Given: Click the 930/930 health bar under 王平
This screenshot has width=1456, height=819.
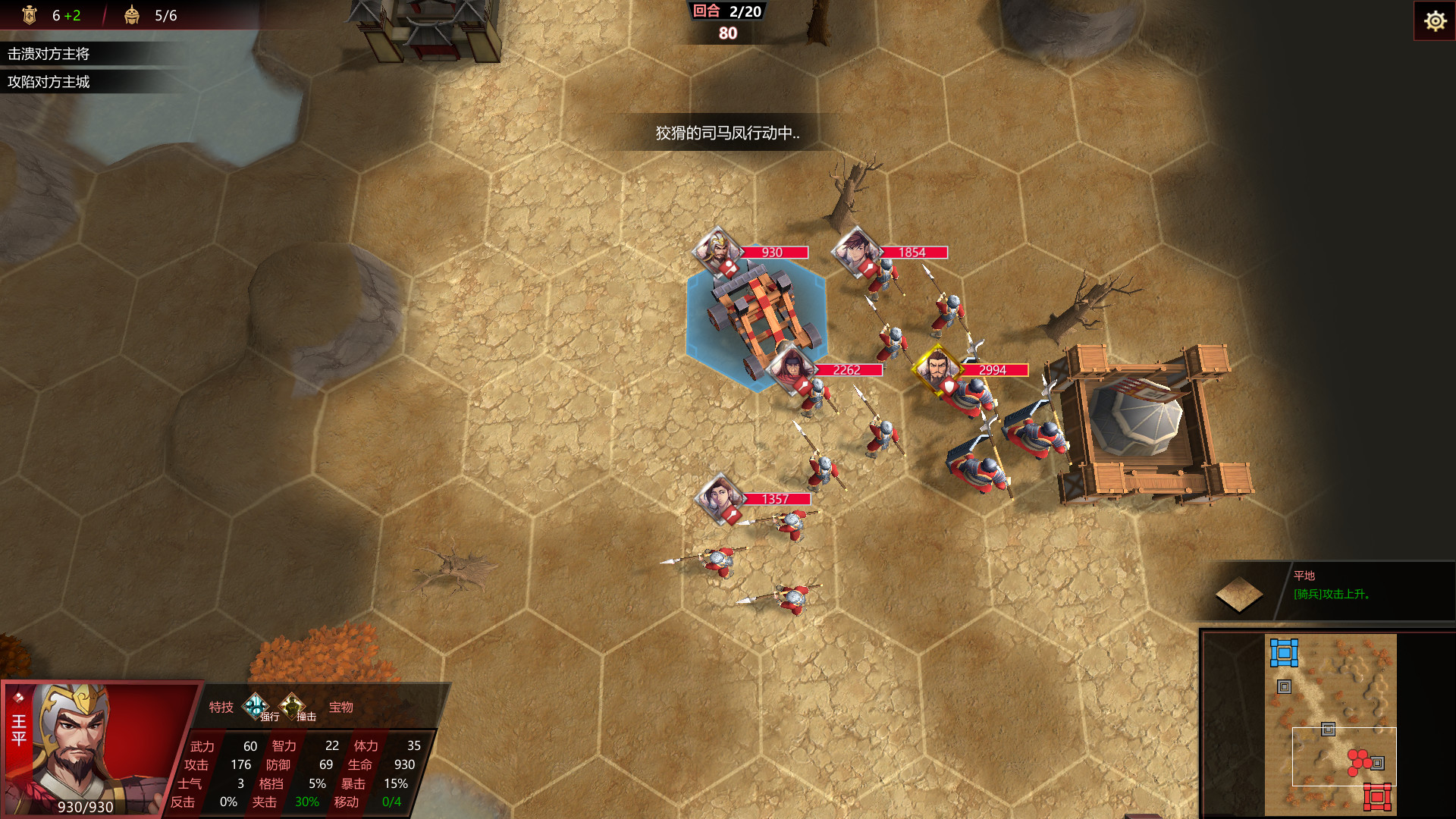Looking at the screenshot, I should pyautogui.click(x=83, y=807).
